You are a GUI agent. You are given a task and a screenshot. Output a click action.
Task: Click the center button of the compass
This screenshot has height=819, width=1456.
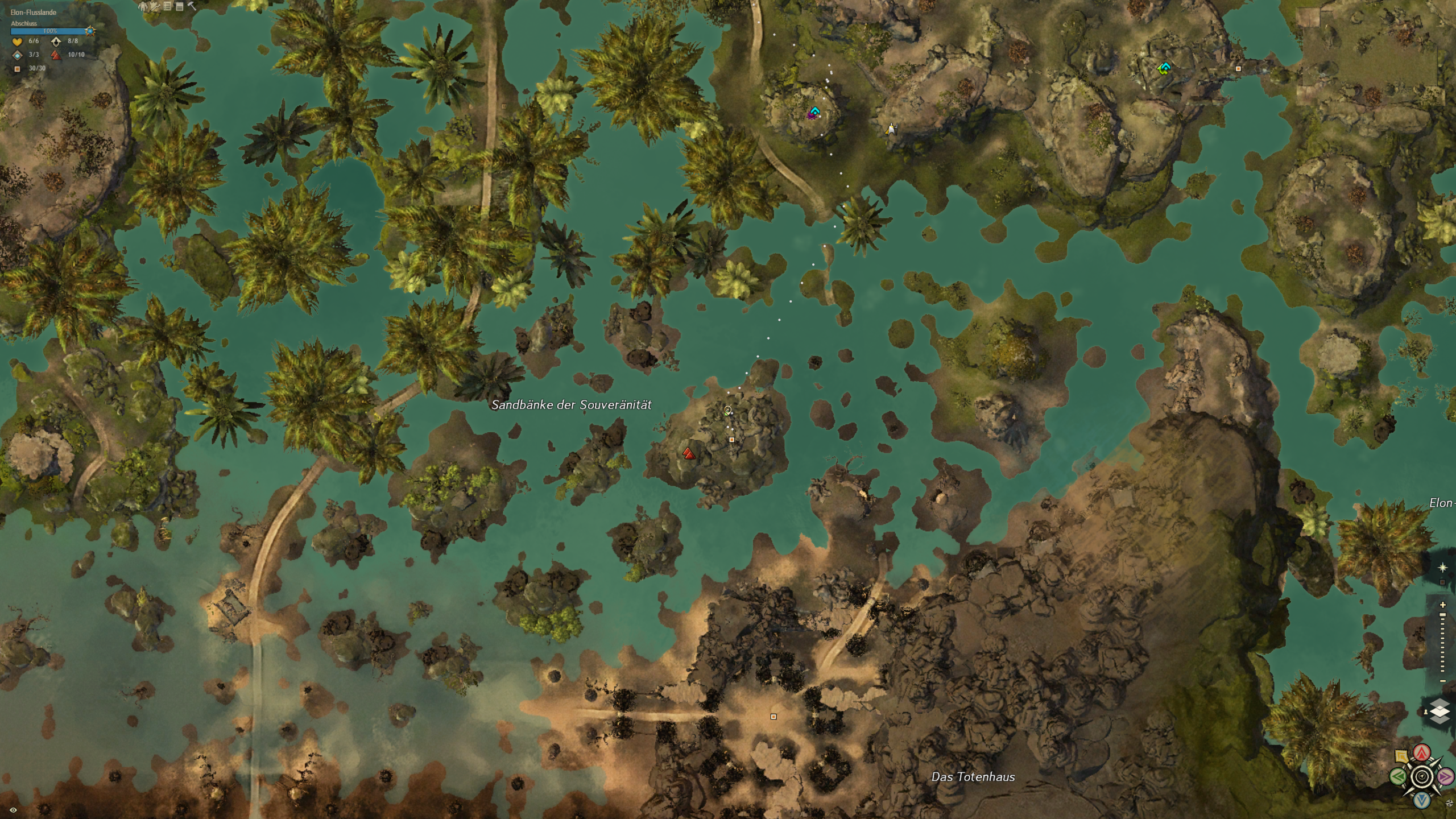pos(1422,776)
